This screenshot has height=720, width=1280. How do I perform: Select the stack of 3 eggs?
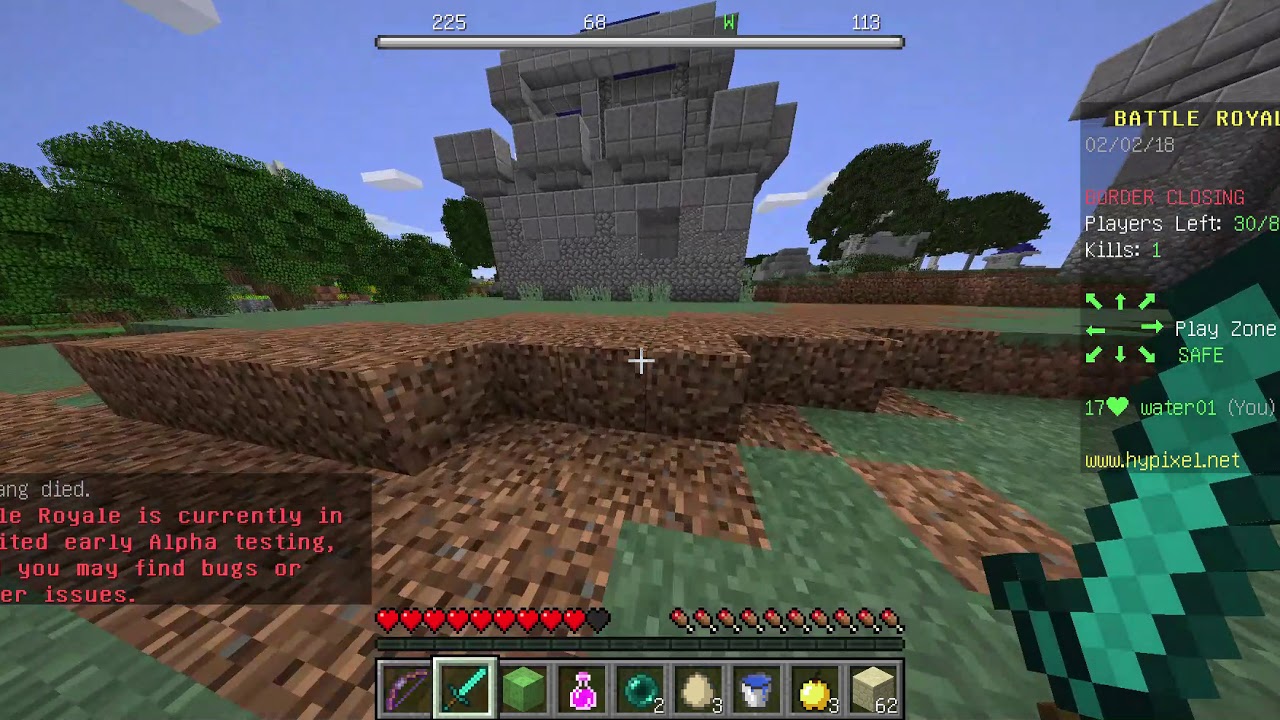tap(699, 686)
